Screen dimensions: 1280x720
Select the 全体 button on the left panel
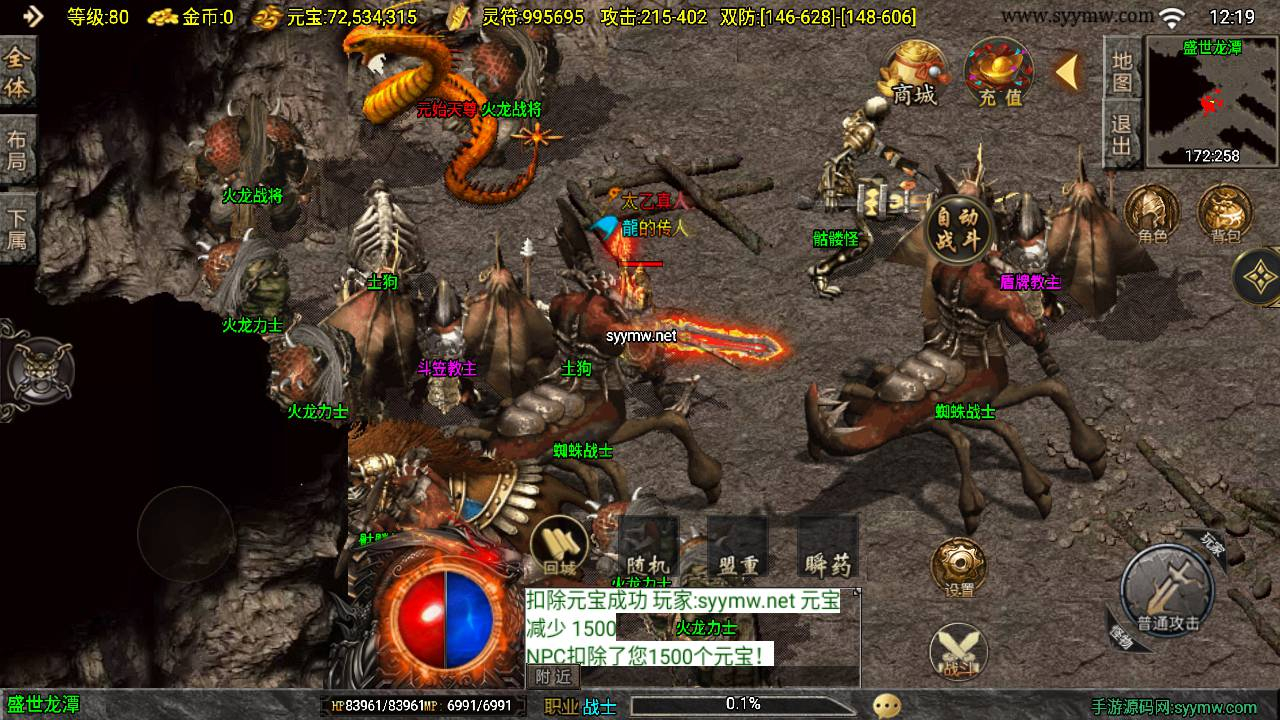18,72
